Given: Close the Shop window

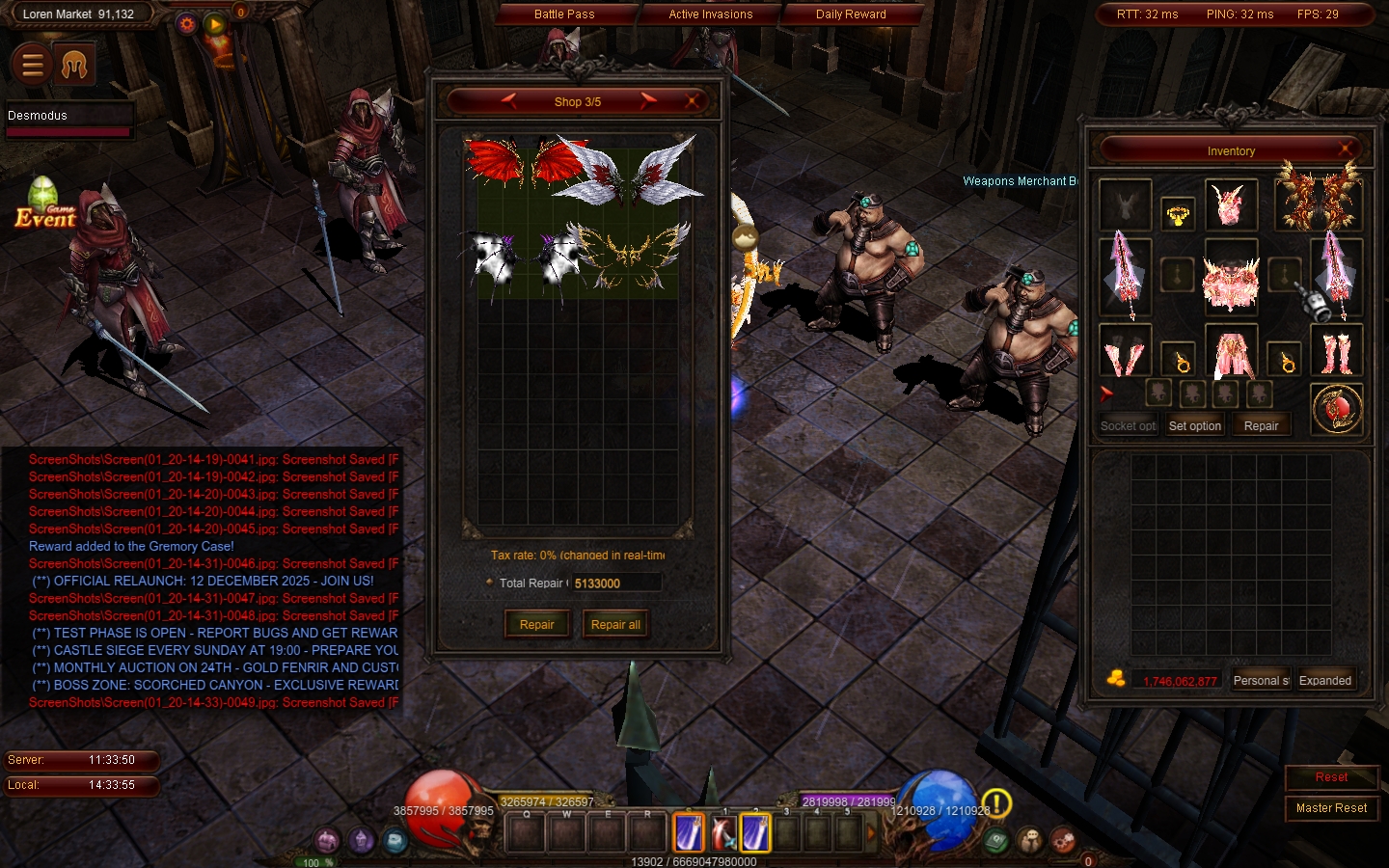Looking at the screenshot, I should tap(692, 100).
